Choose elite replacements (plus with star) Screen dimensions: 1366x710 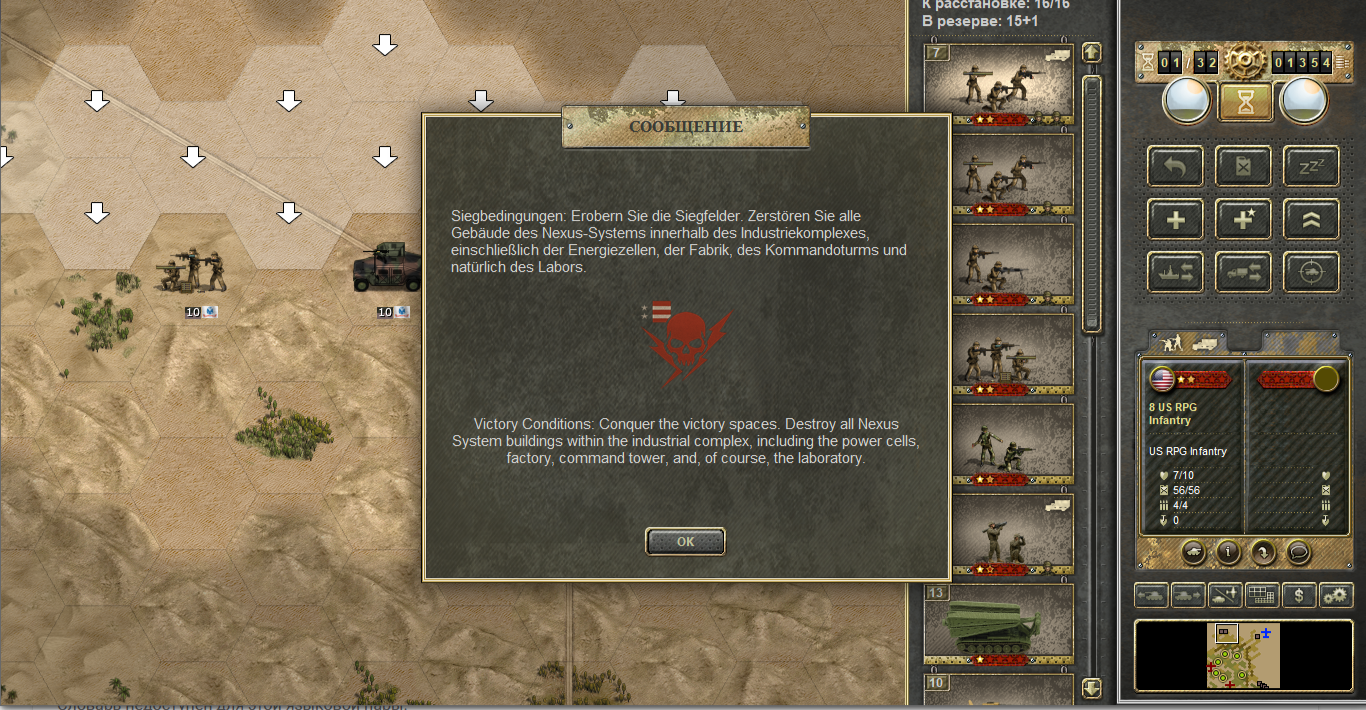(1243, 219)
